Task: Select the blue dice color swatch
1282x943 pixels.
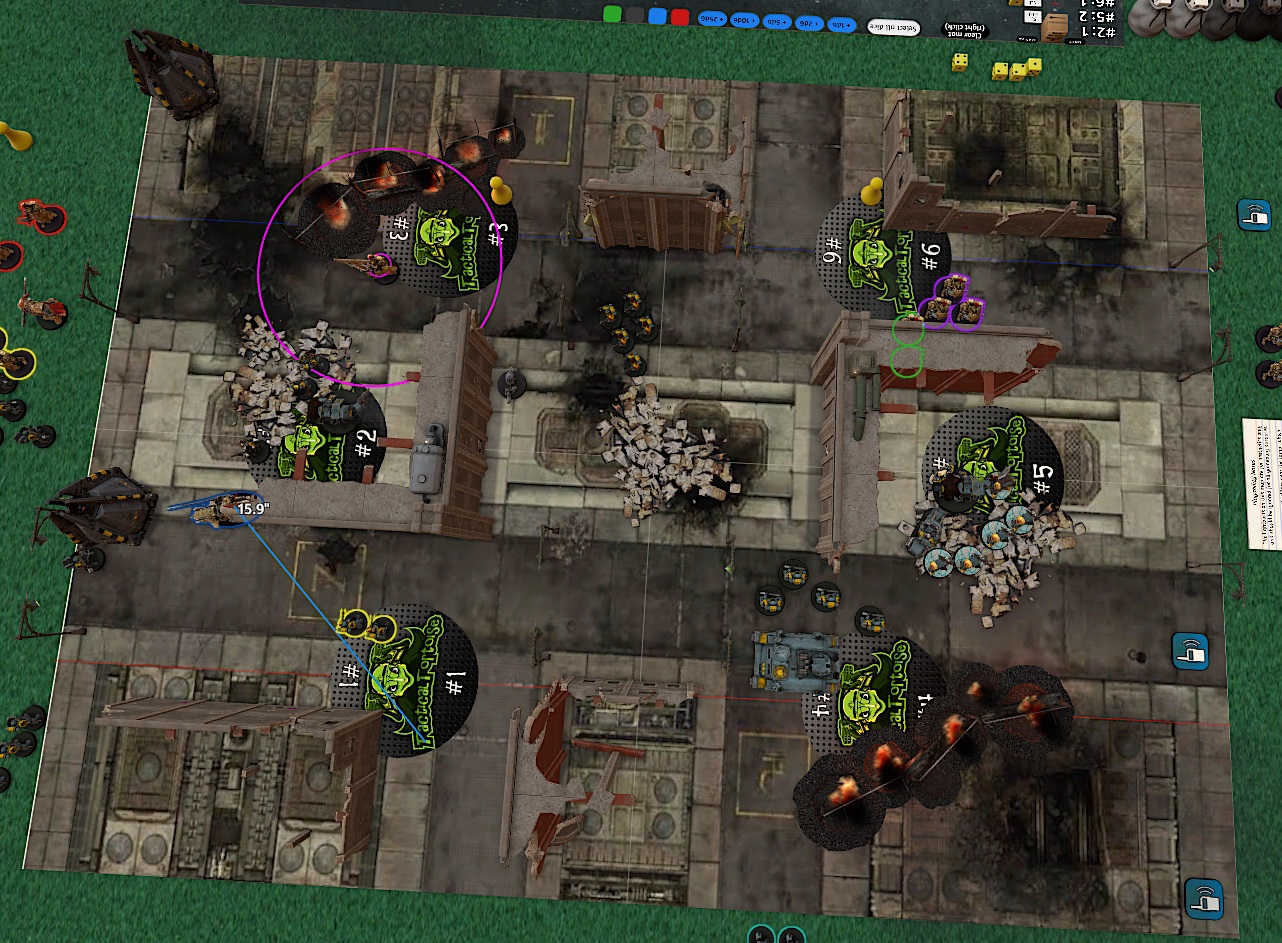Action: [657, 16]
